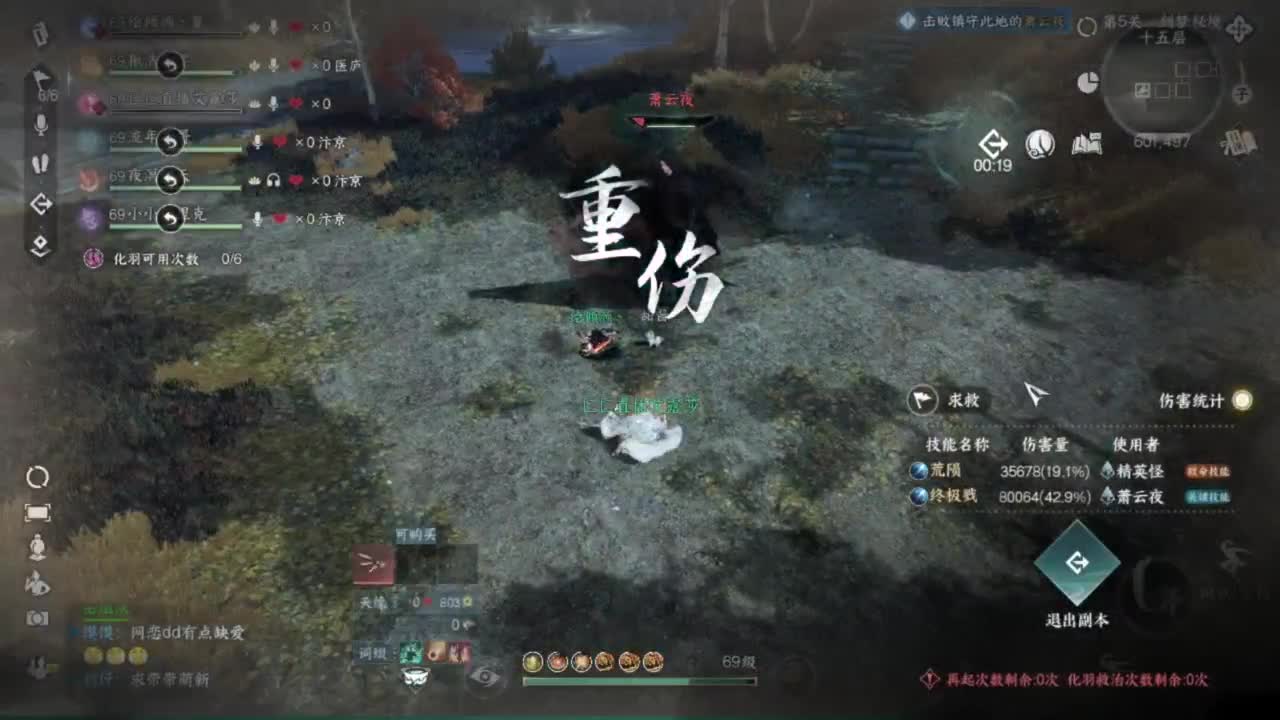Open the book journal icon beside the minimap
This screenshot has height=720, width=1280.
click(x=1086, y=144)
